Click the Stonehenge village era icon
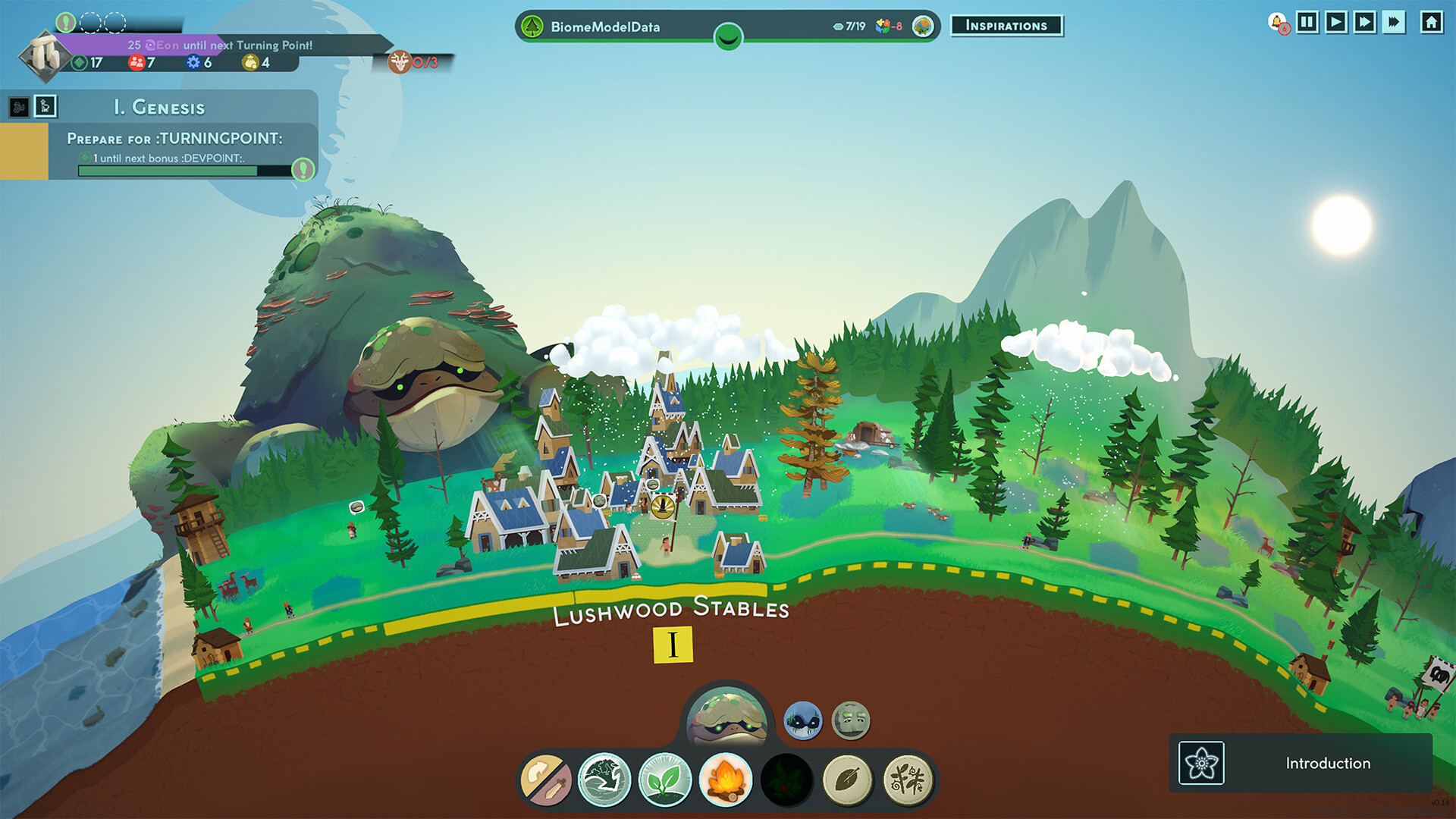 [45, 55]
